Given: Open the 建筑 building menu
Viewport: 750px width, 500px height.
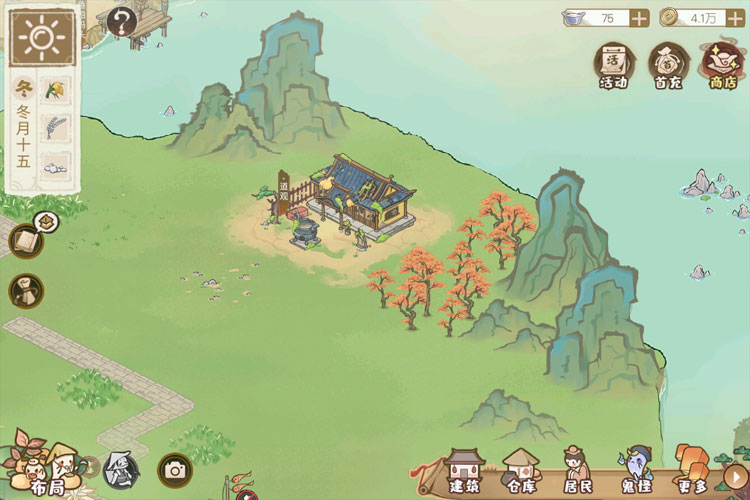Looking at the screenshot, I should (465, 471).
